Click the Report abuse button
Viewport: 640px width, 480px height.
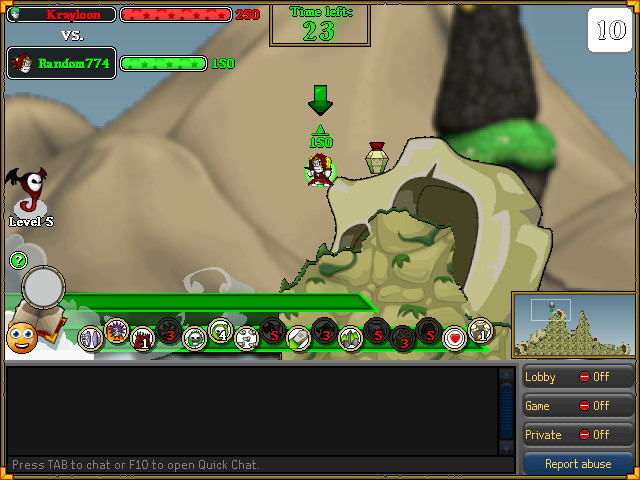[x=578, y=464]
